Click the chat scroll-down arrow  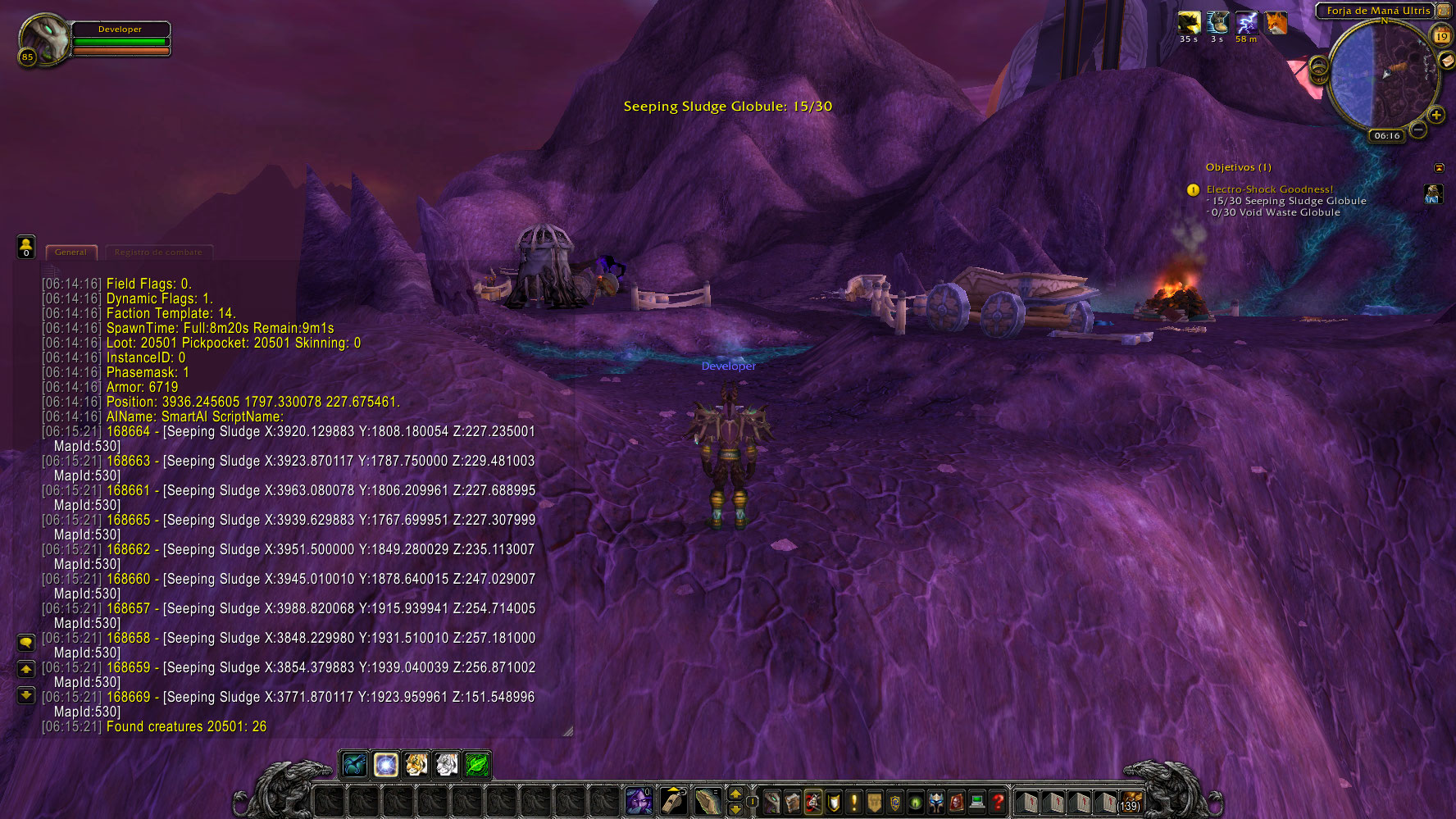point(25,696)
